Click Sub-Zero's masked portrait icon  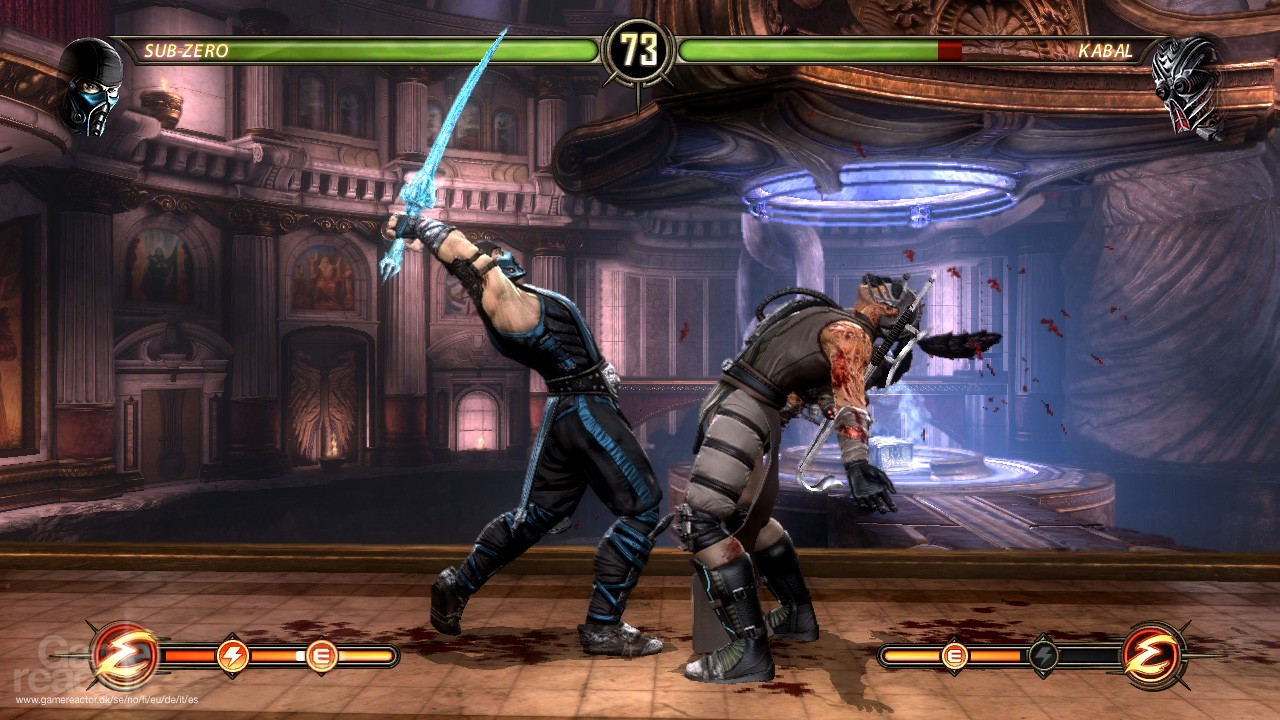92,86
